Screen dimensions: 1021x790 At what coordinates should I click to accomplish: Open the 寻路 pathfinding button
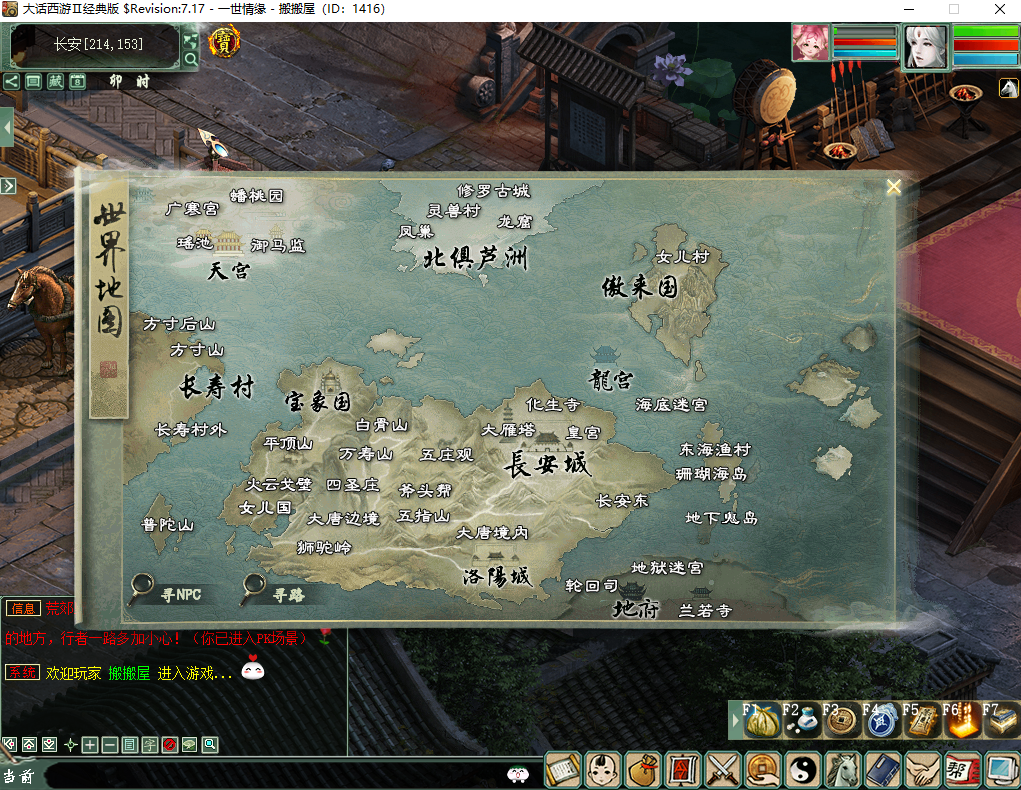(x=274, y=592)
